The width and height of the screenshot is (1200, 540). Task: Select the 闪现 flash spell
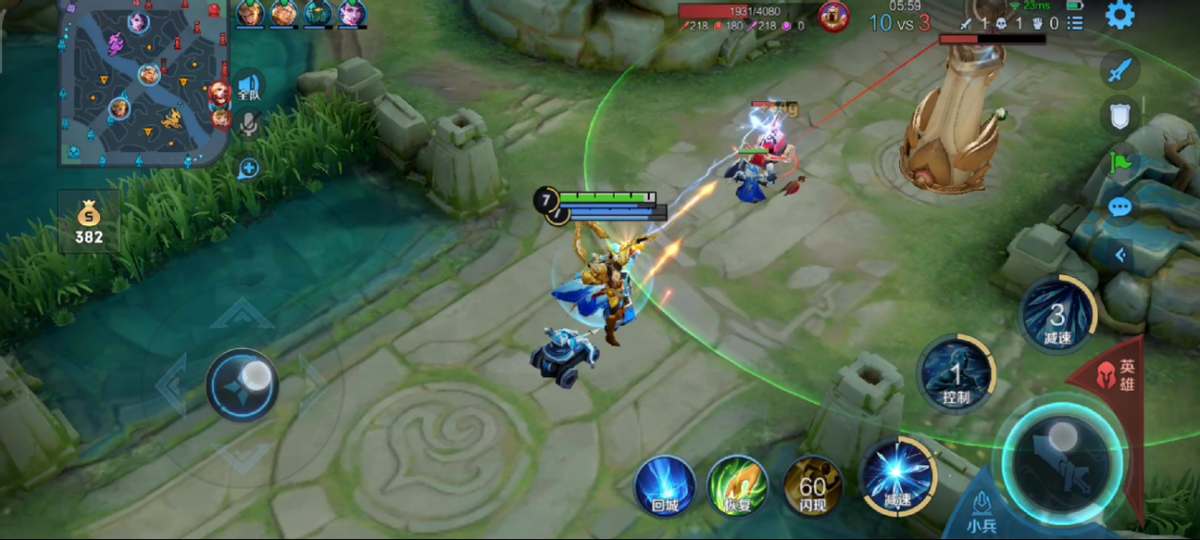click(813, 487)
